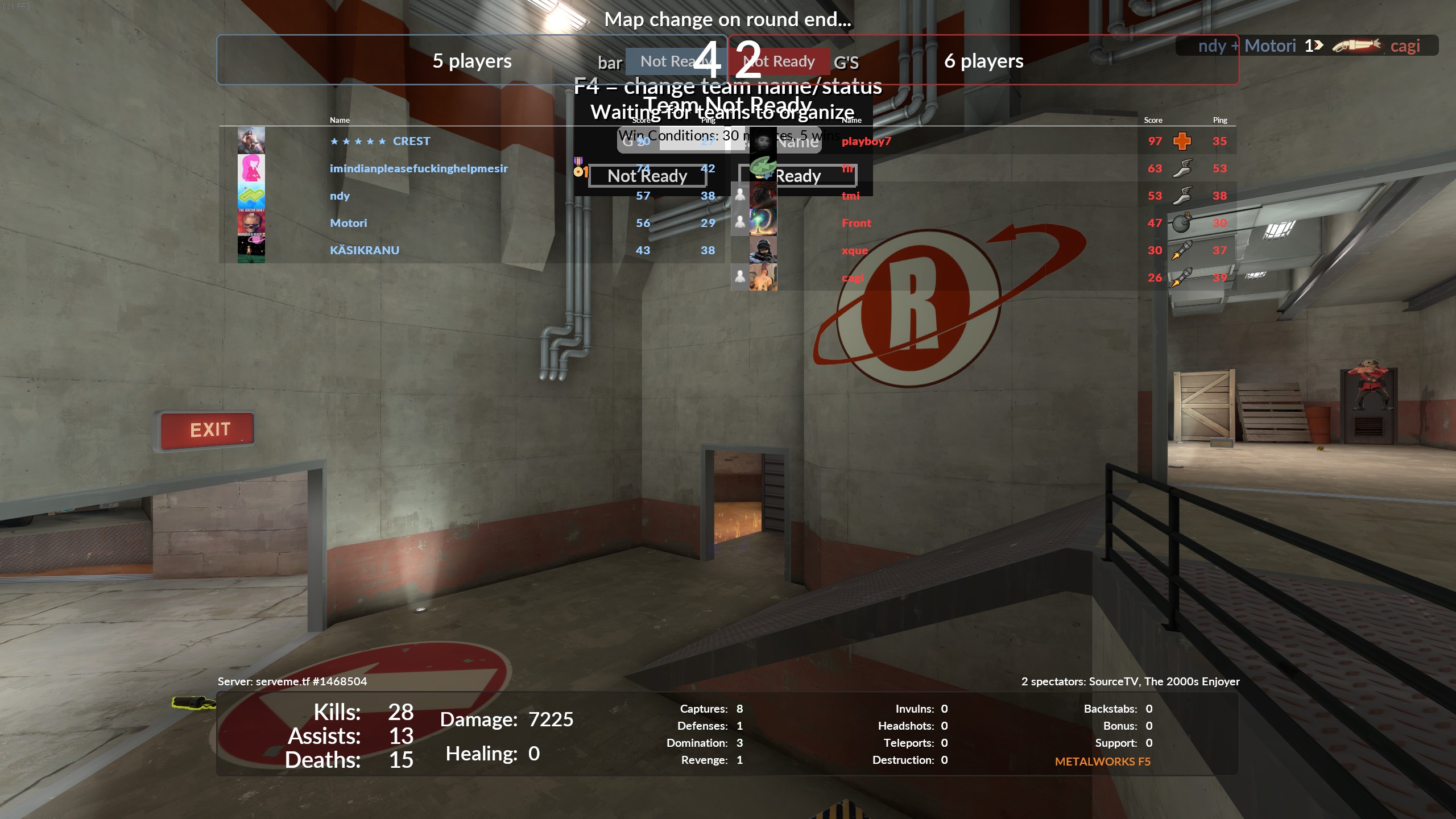This screenshot has width=1456, height=819.
Task: Choose player Front on the RED team
Action: 856,223
